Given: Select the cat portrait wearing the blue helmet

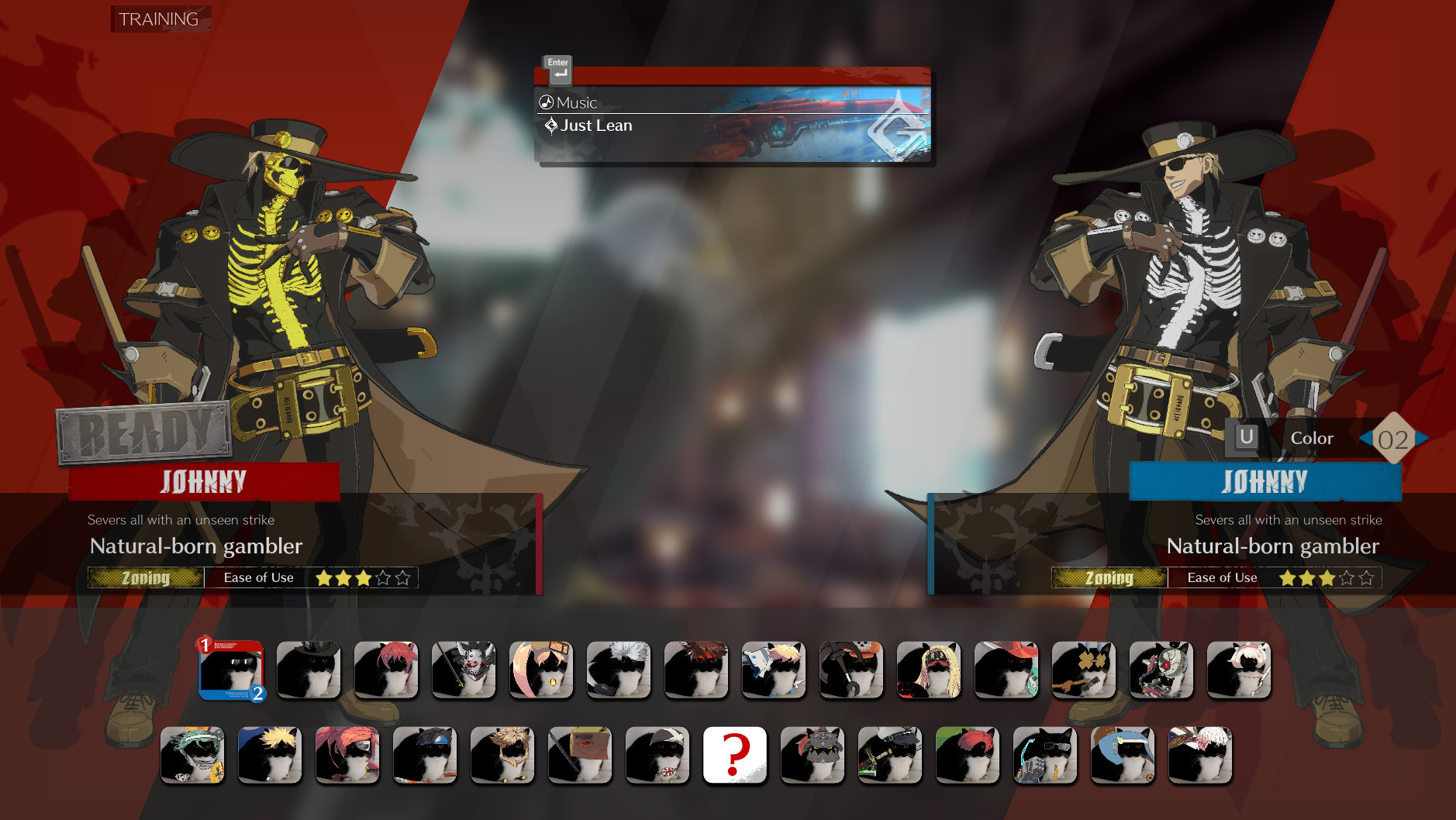Looking at the screenshot, I should pyautogui.click(x=1122, y=754).
